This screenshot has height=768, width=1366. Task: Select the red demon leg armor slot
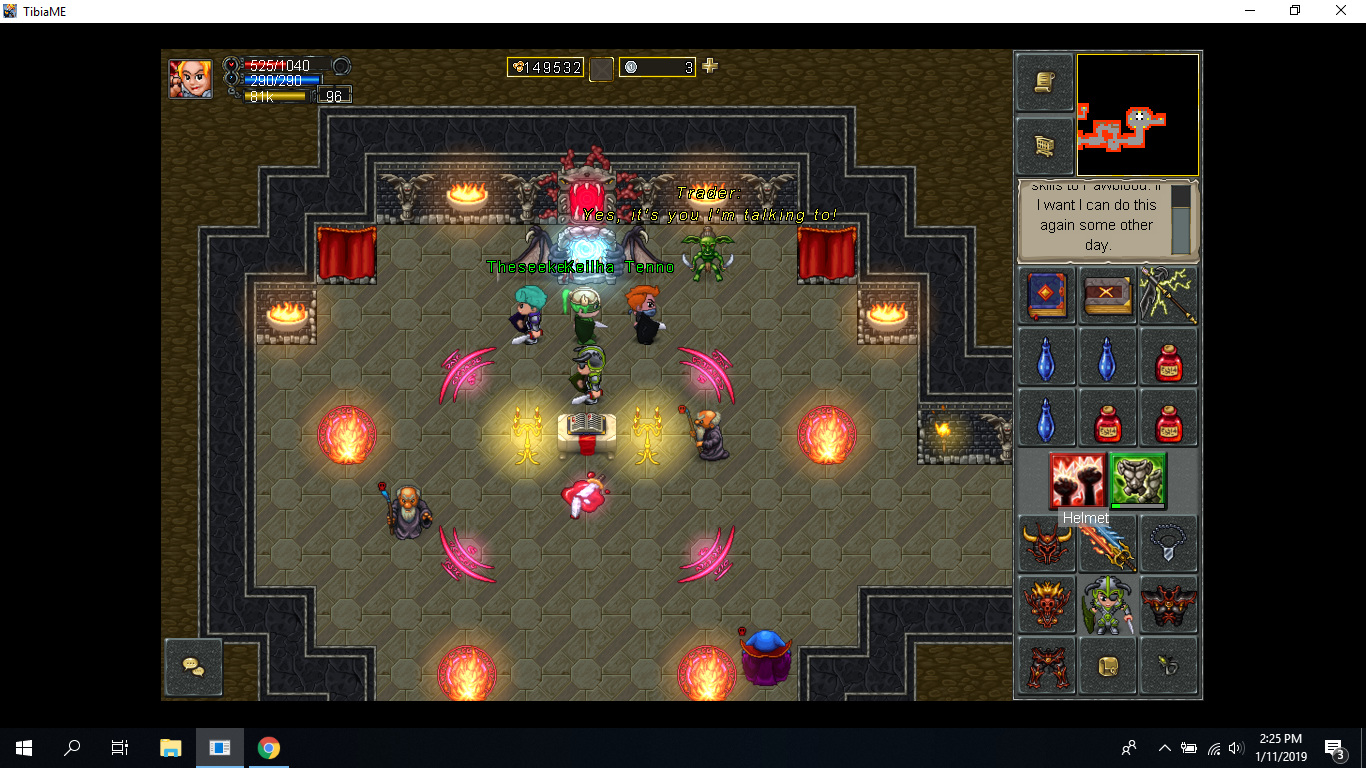1047,666
